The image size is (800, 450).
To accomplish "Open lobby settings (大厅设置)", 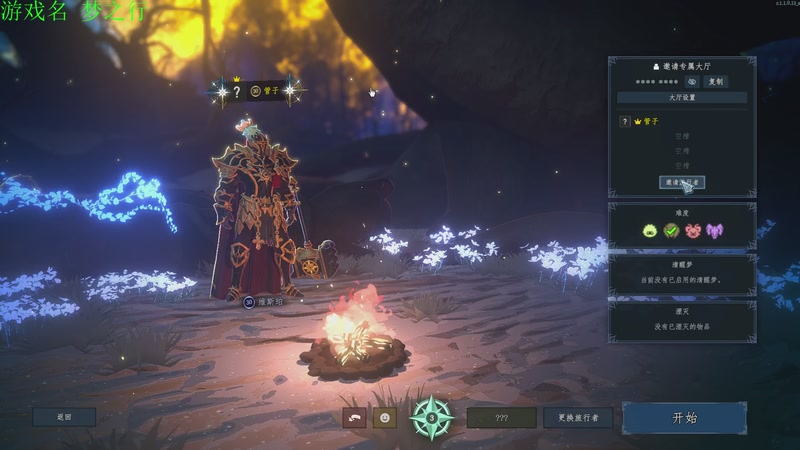I will pyautogui.click(x=682, y=97).
